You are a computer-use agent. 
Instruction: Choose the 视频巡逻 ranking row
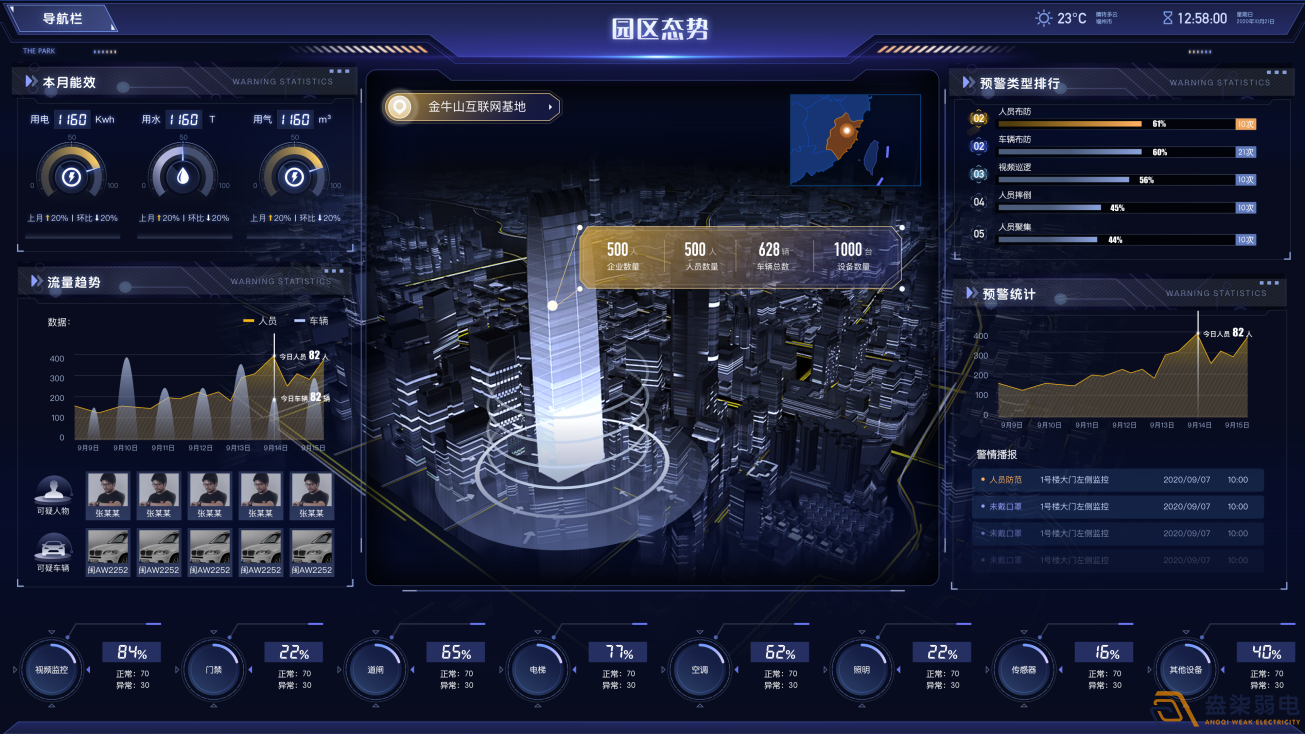1114,175
